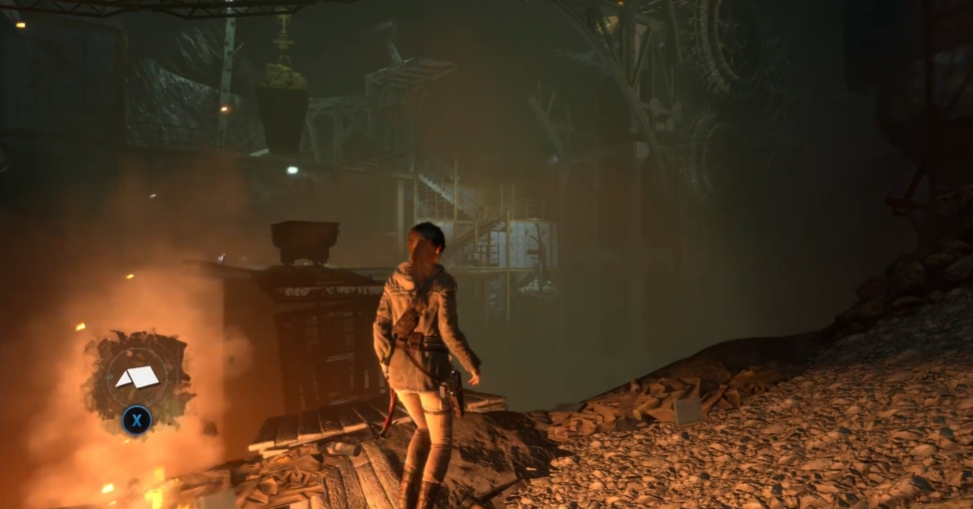Select the white tent base camp icon

pyautogui.click(x=137, y=377)
